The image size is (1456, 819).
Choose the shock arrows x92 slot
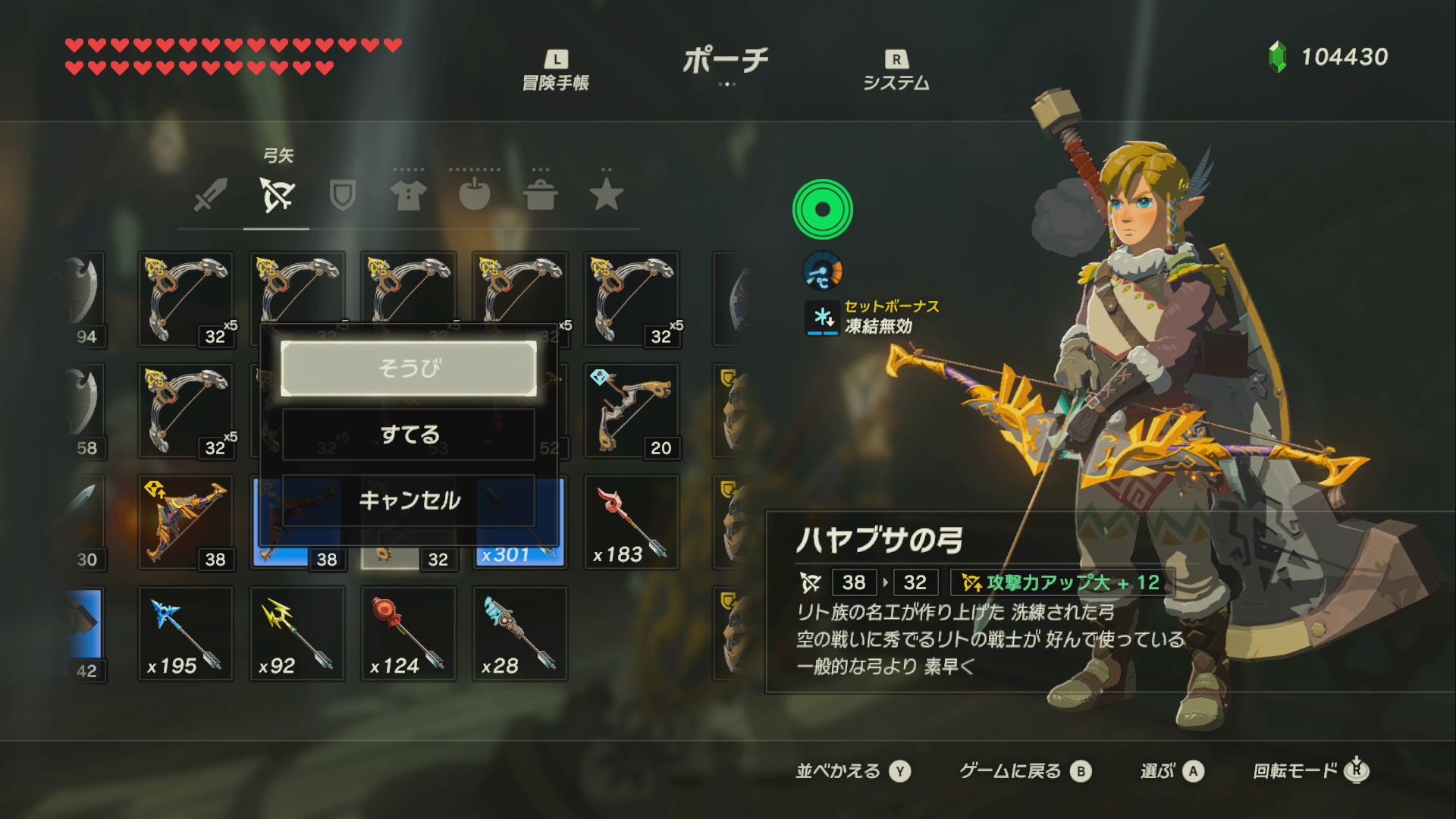pos(297,634)
